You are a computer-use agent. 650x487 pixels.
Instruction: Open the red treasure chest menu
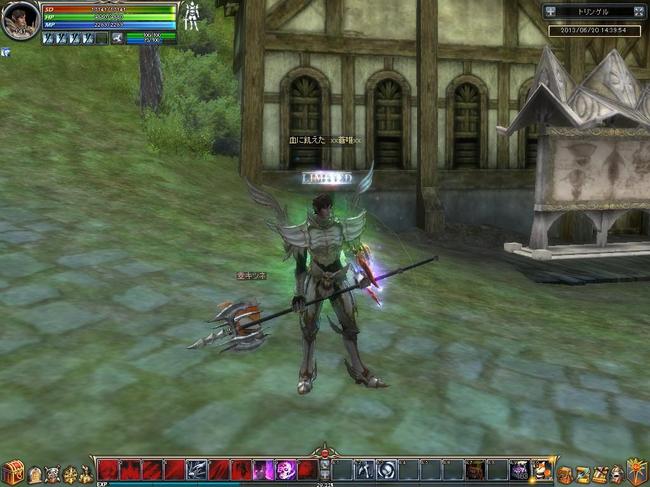[x=13, y=472]
